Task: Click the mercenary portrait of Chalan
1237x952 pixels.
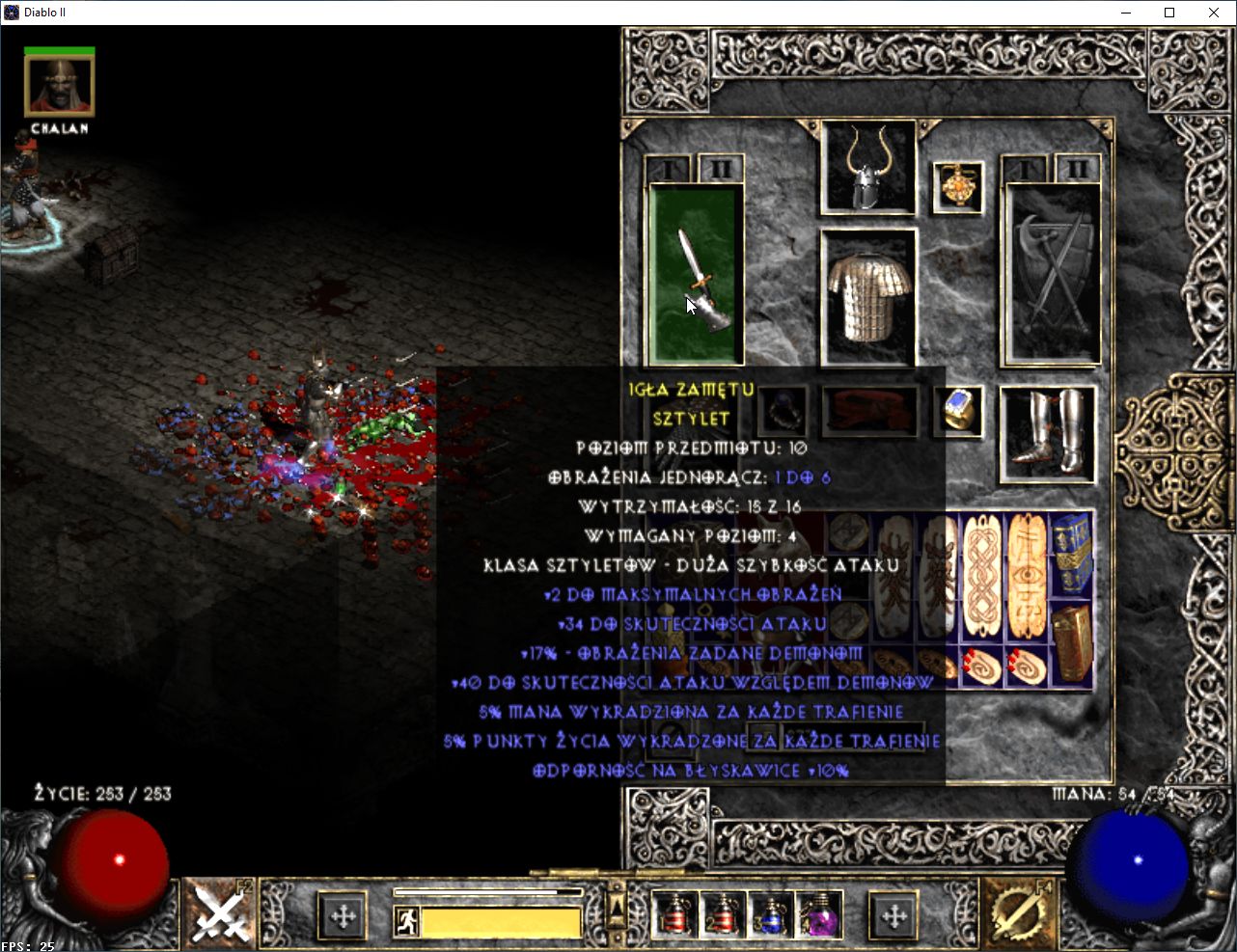Action: (x=59, y=86)
